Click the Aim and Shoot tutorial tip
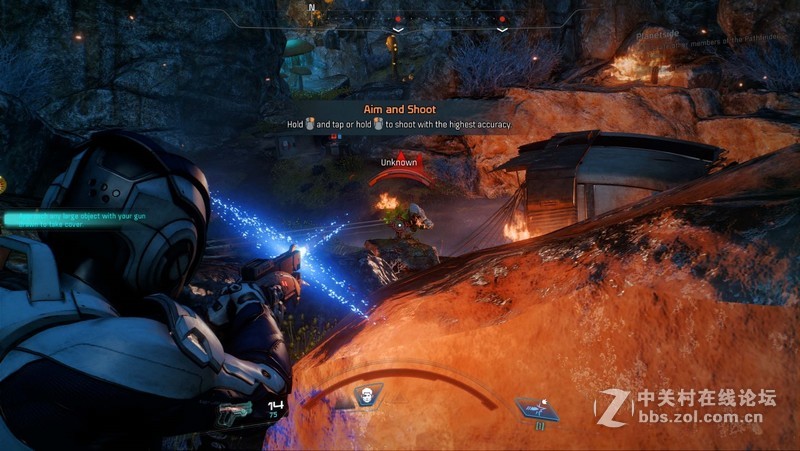This screenshot has height=451, width=800. coord(399,116)
